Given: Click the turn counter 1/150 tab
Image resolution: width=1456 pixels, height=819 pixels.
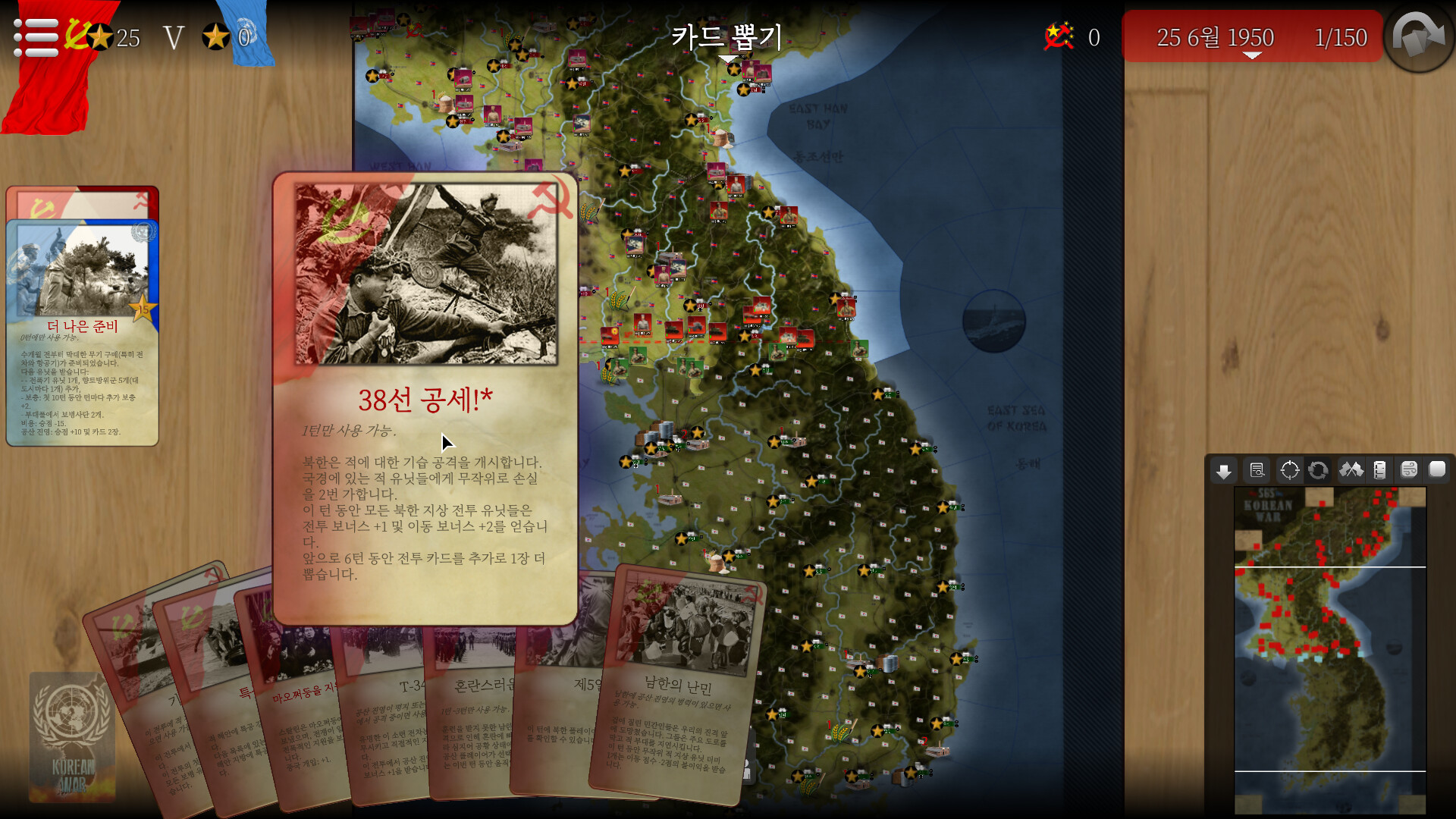Looking at the screenshot, I should point(1342,36).
